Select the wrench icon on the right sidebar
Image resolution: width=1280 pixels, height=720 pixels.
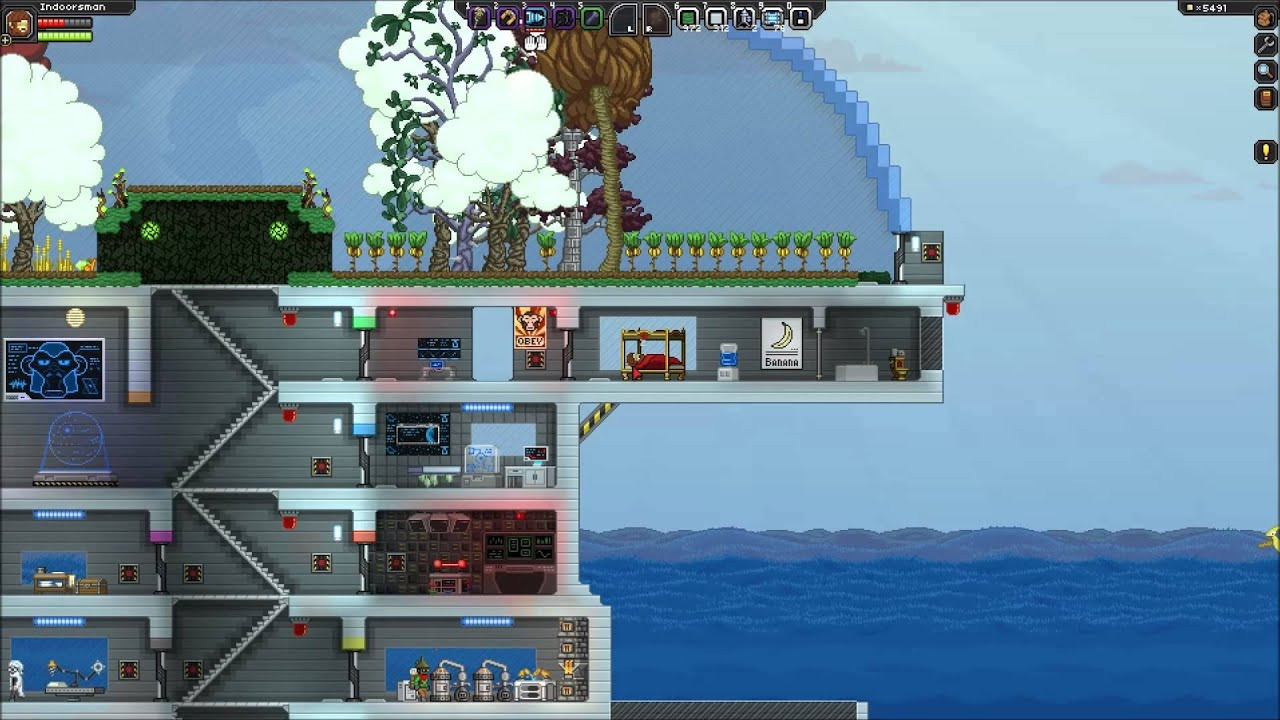(x=1265, y=44)
